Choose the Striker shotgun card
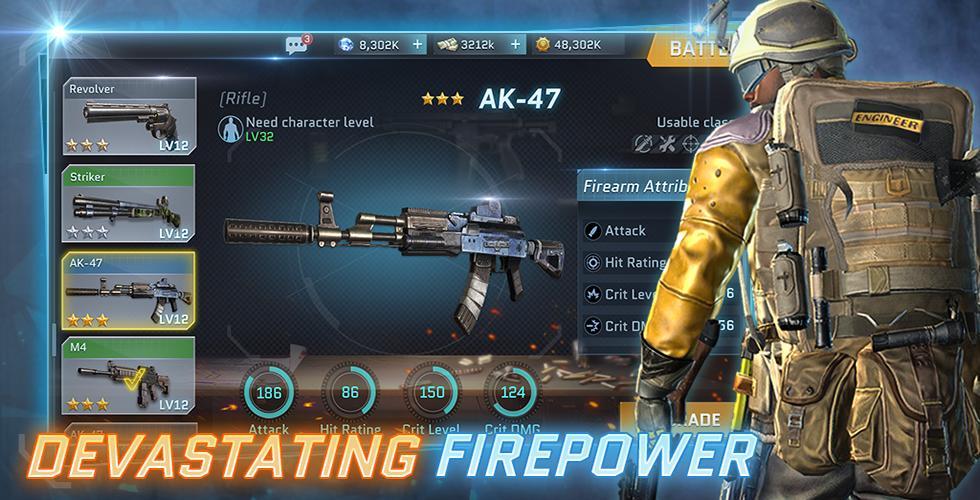The image size is (980, 500). 129,205
